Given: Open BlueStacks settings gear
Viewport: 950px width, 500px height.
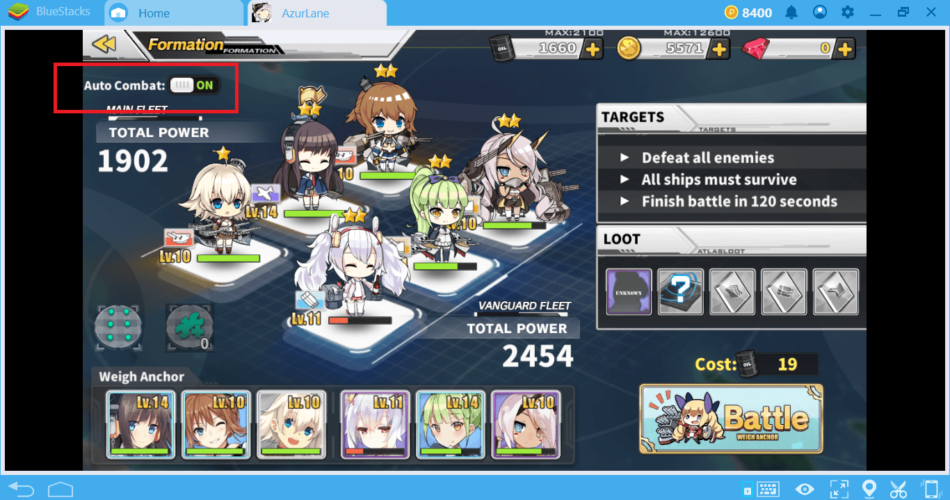Looking at the screenshot, I should coord(848,13).
